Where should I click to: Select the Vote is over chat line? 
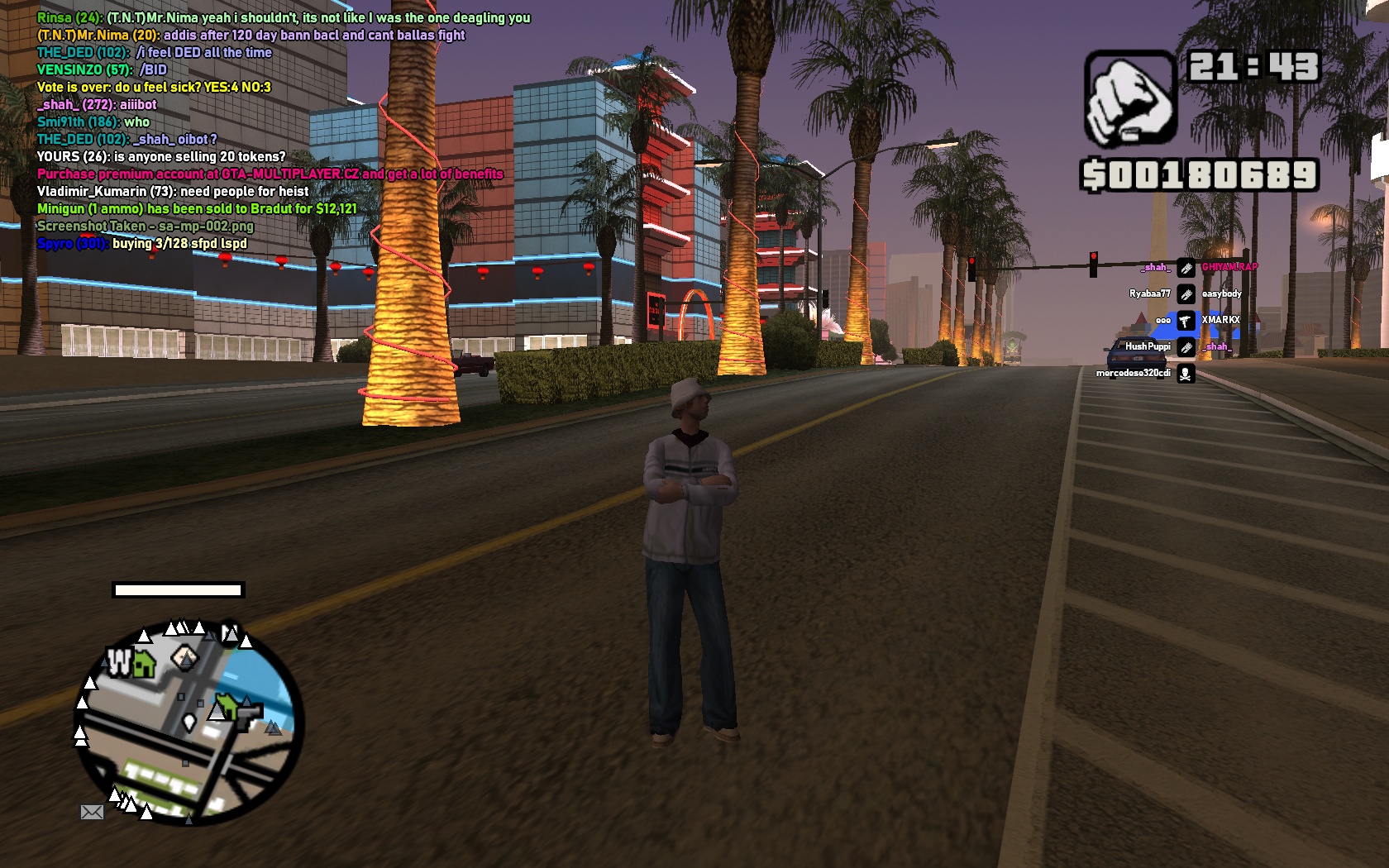[154, 87]
